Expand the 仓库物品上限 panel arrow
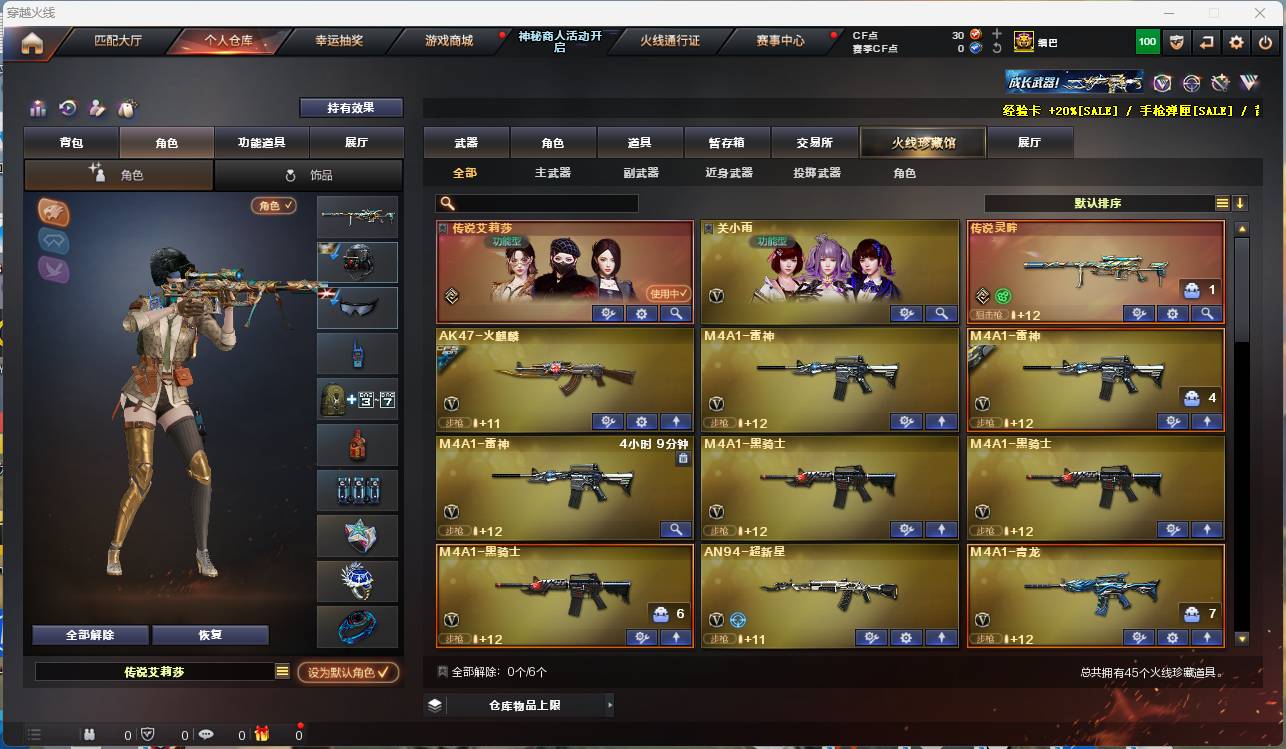 (610, 705)
